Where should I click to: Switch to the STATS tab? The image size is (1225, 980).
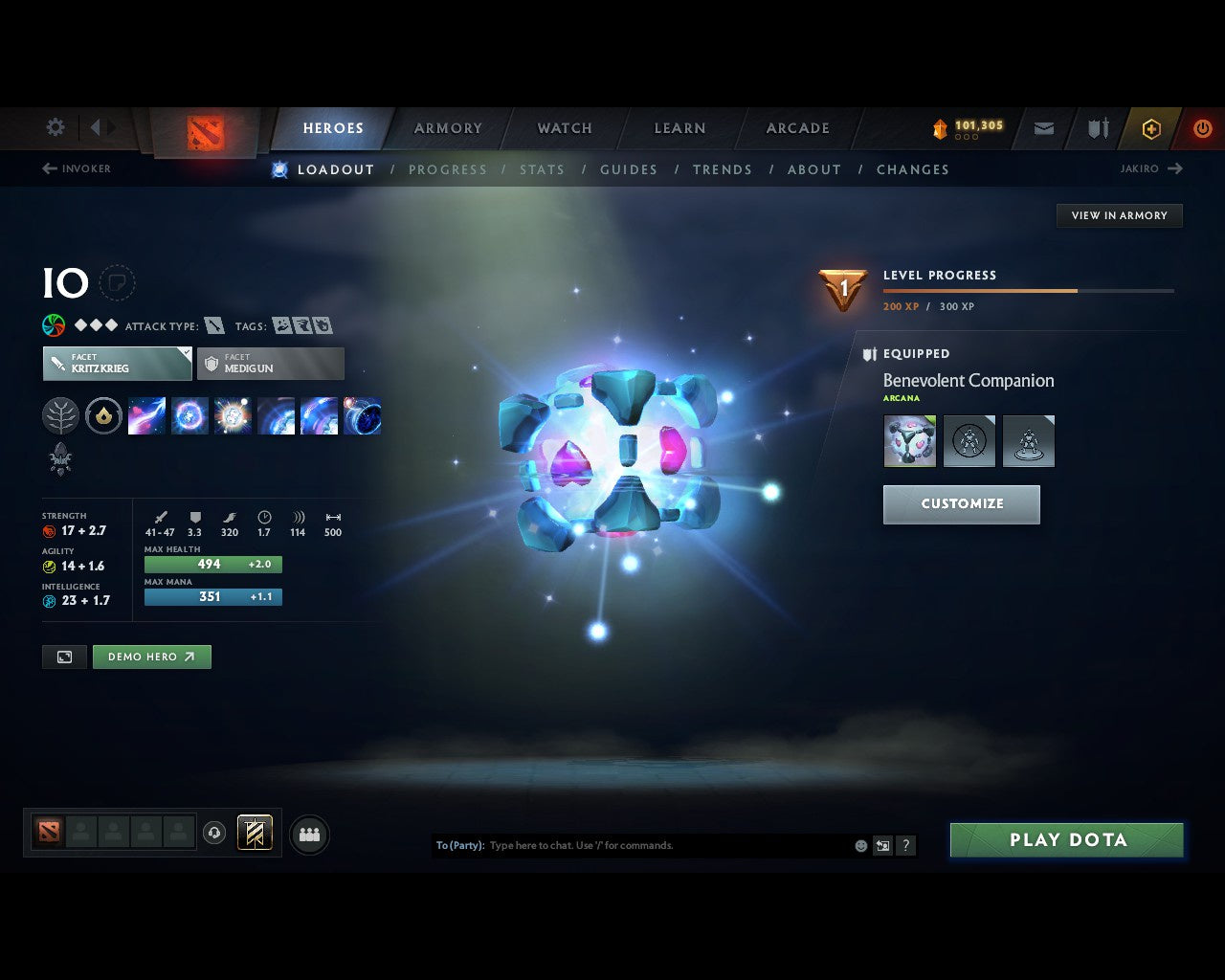[x=542, y=169]
